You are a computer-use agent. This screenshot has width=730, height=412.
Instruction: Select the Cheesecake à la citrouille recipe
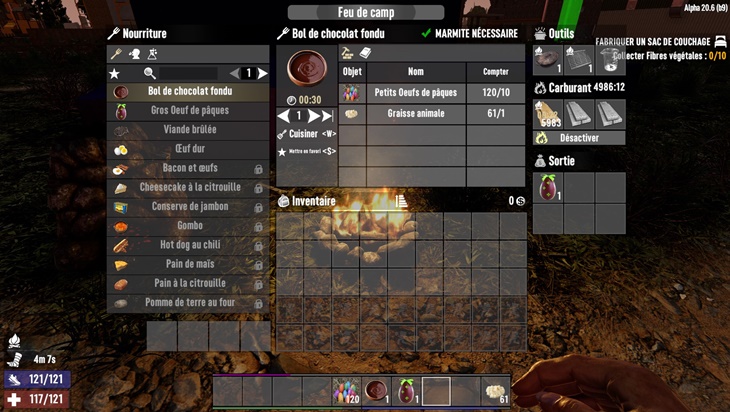click(x=188, y=187)
